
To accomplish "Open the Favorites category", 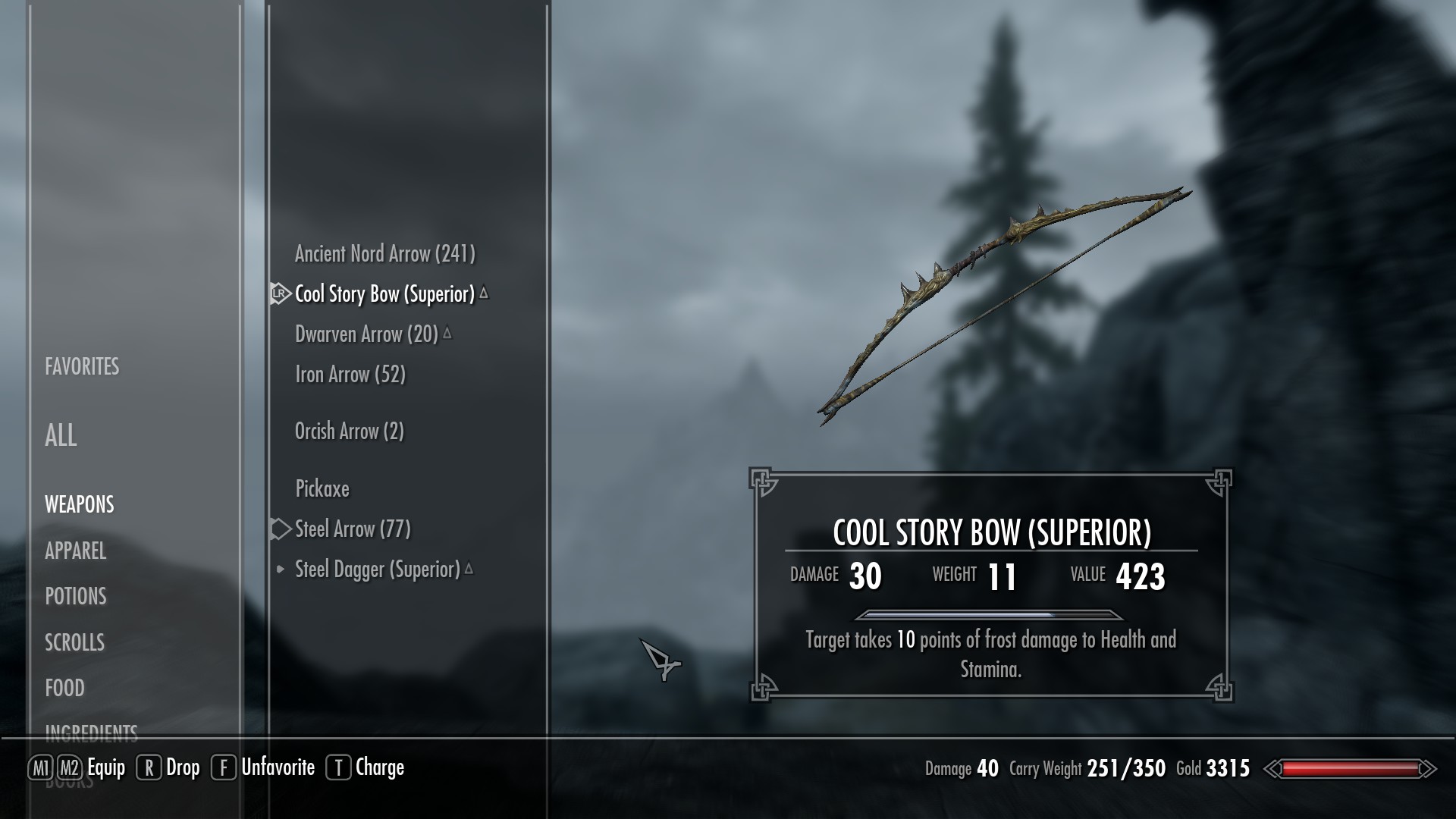I will point(82,367).
